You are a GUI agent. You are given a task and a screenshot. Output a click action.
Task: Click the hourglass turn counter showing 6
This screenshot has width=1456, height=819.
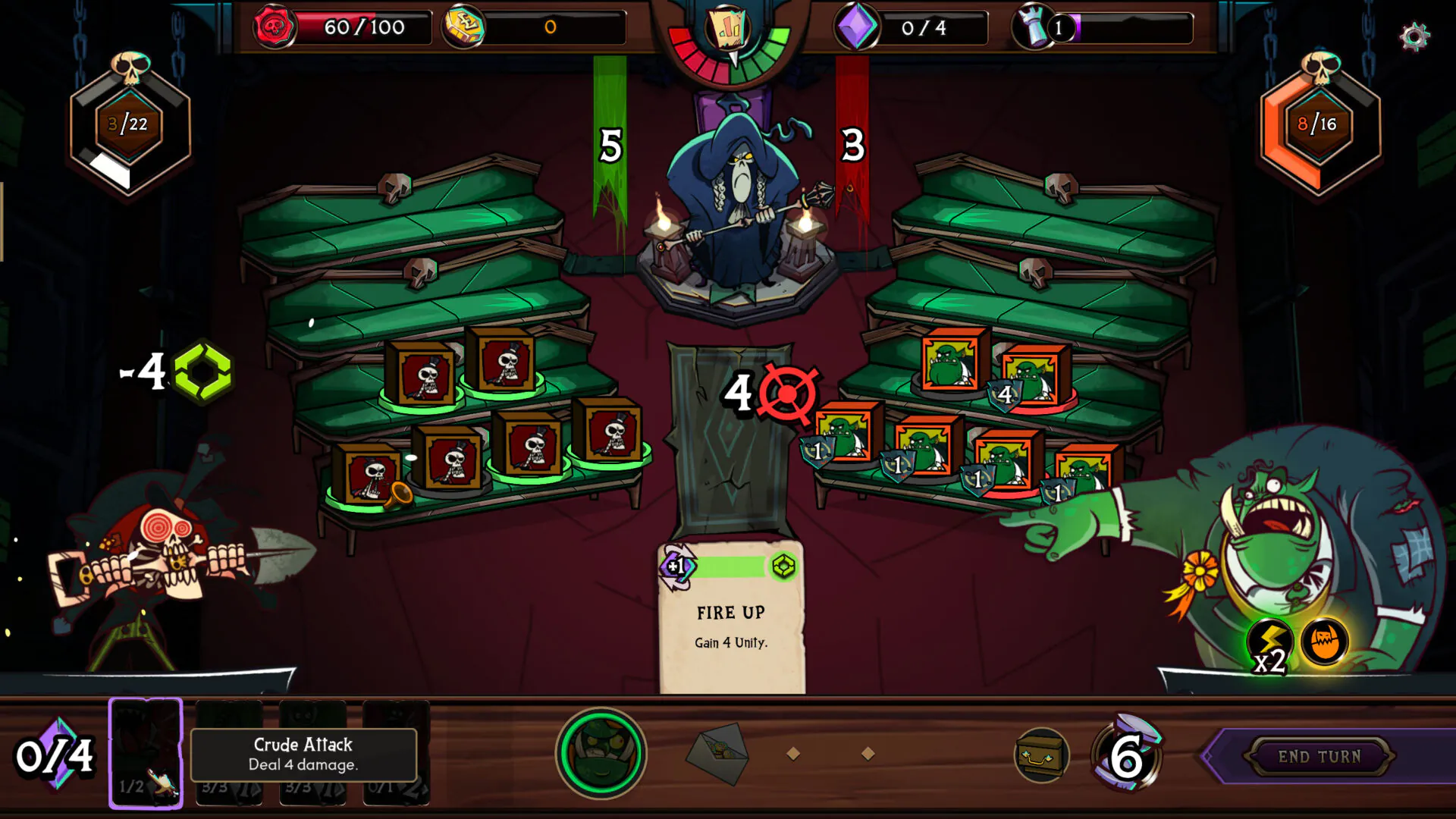point(1127,755)
